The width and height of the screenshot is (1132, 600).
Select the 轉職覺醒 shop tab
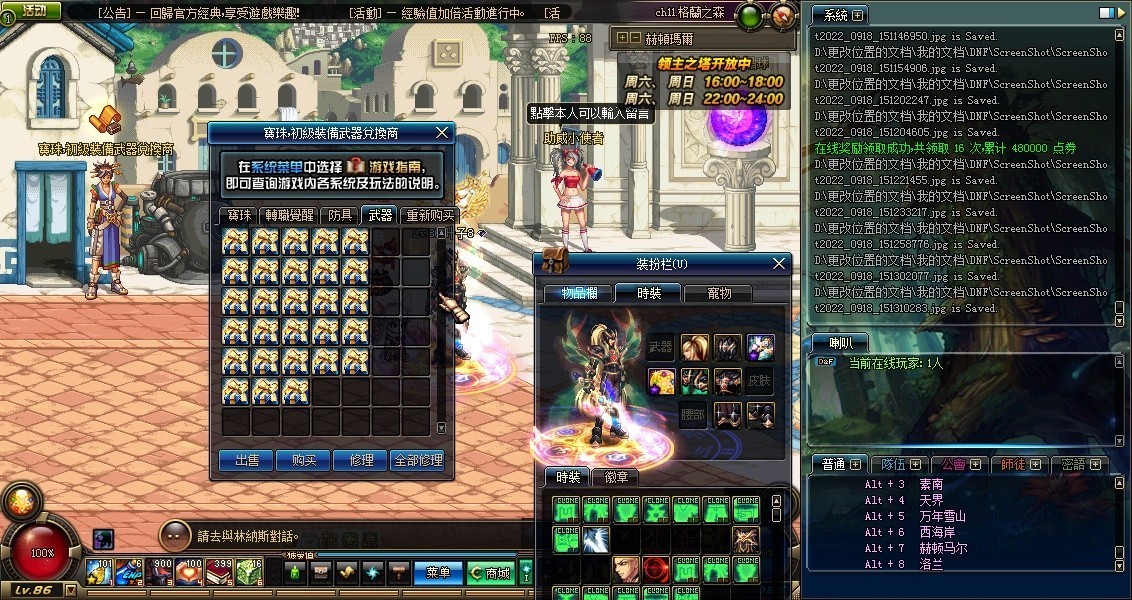click(x=288, y=215)
